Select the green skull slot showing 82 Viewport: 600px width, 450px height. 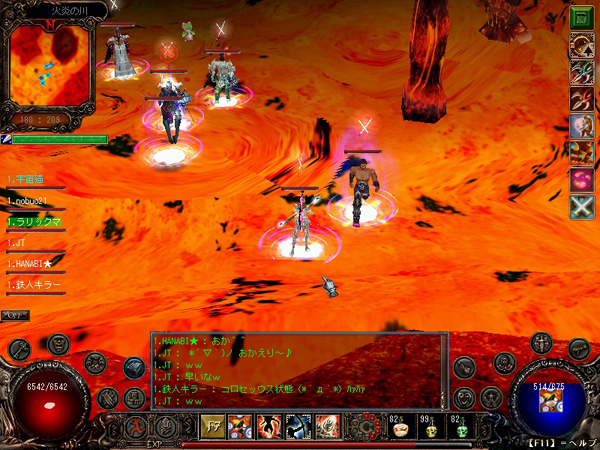tap(462, 427)
